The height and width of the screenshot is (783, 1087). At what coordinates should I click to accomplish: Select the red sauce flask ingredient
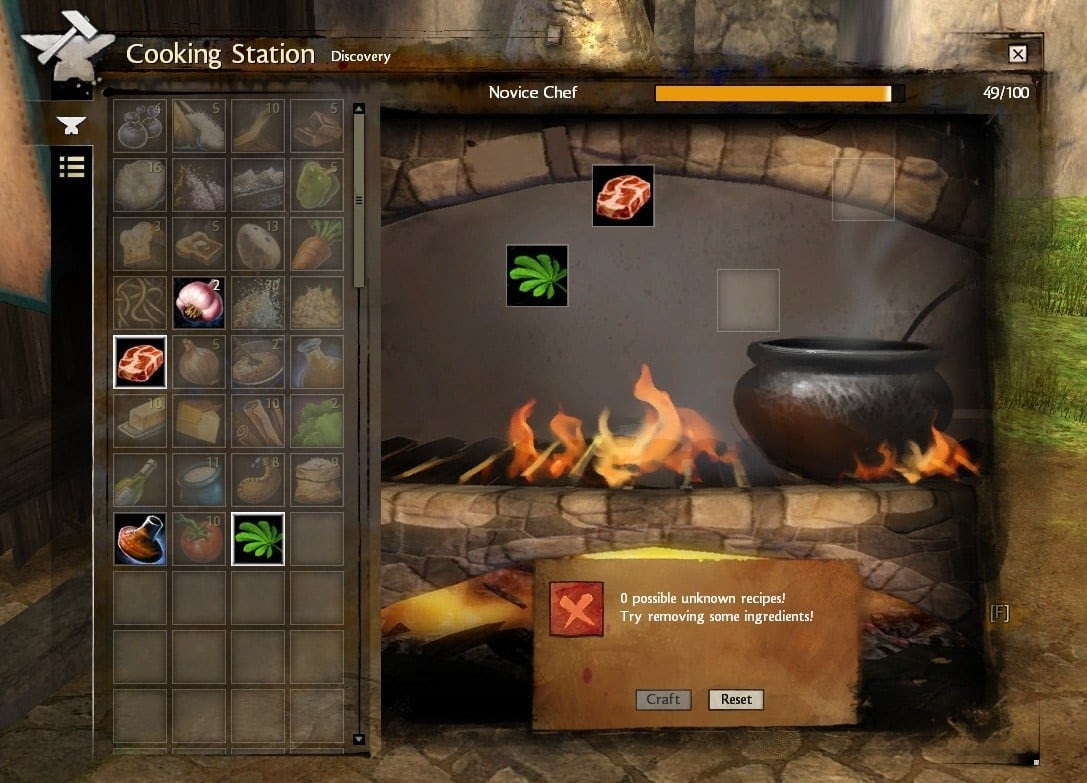[140, 538]
